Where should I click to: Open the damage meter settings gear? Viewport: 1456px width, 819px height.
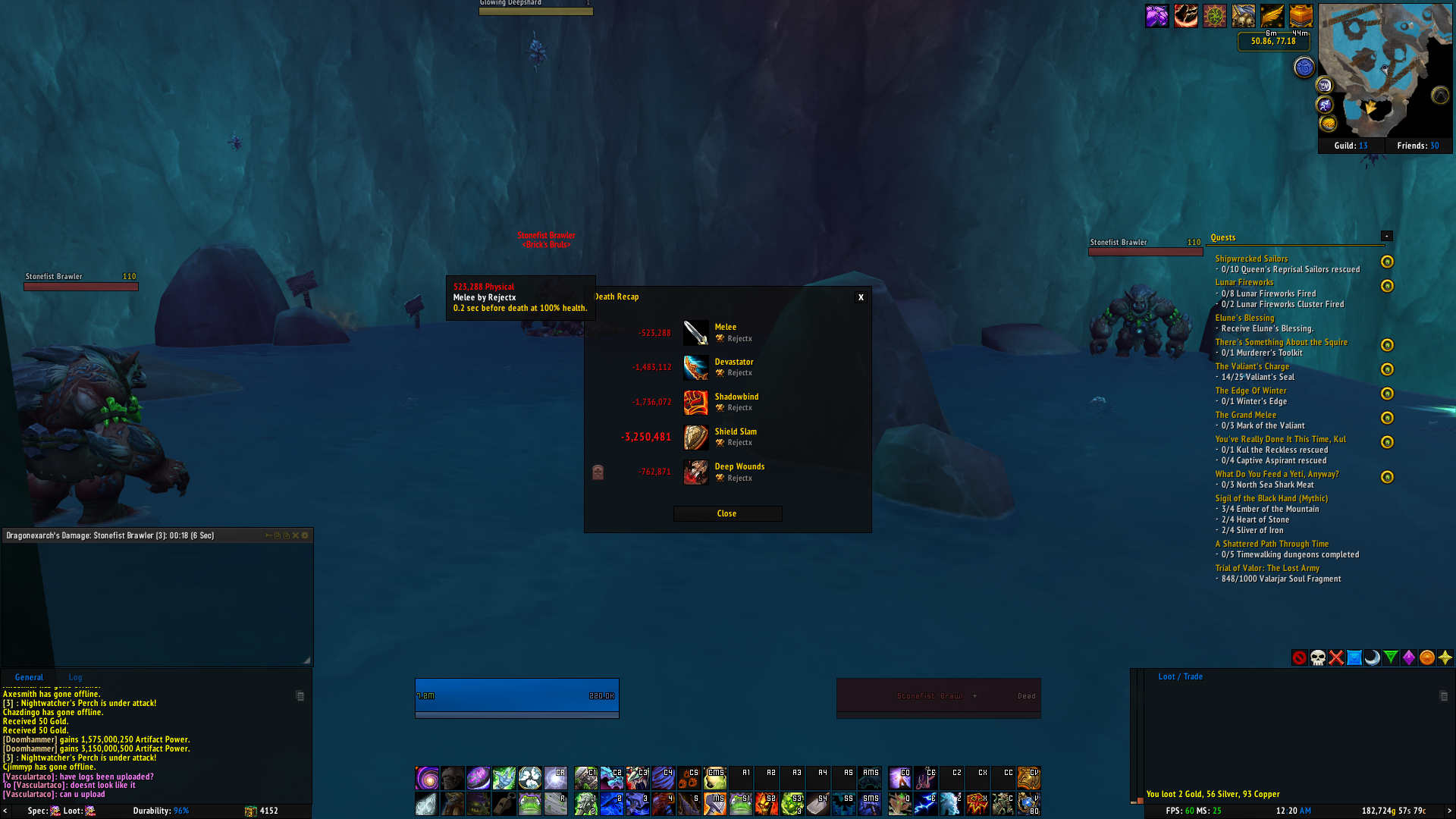tap(304, 535)
